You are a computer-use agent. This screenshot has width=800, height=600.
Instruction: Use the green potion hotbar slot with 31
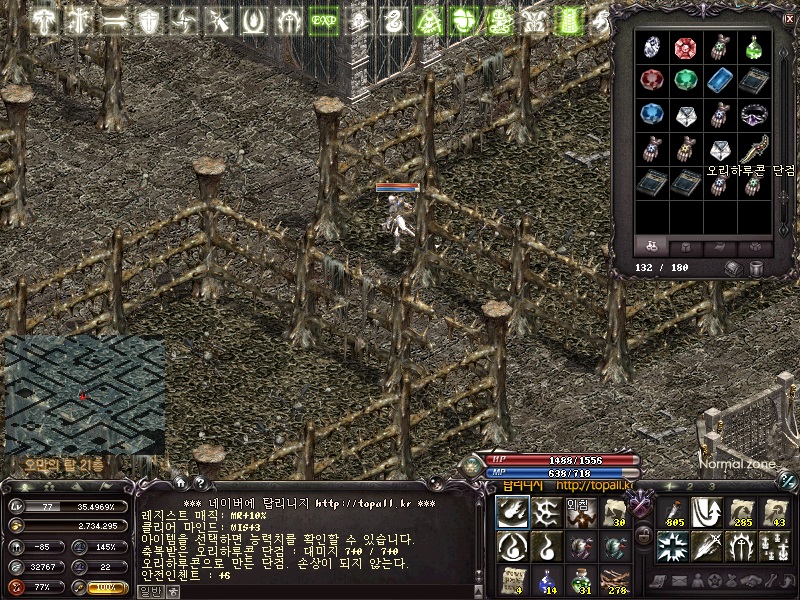pos(581,579)
